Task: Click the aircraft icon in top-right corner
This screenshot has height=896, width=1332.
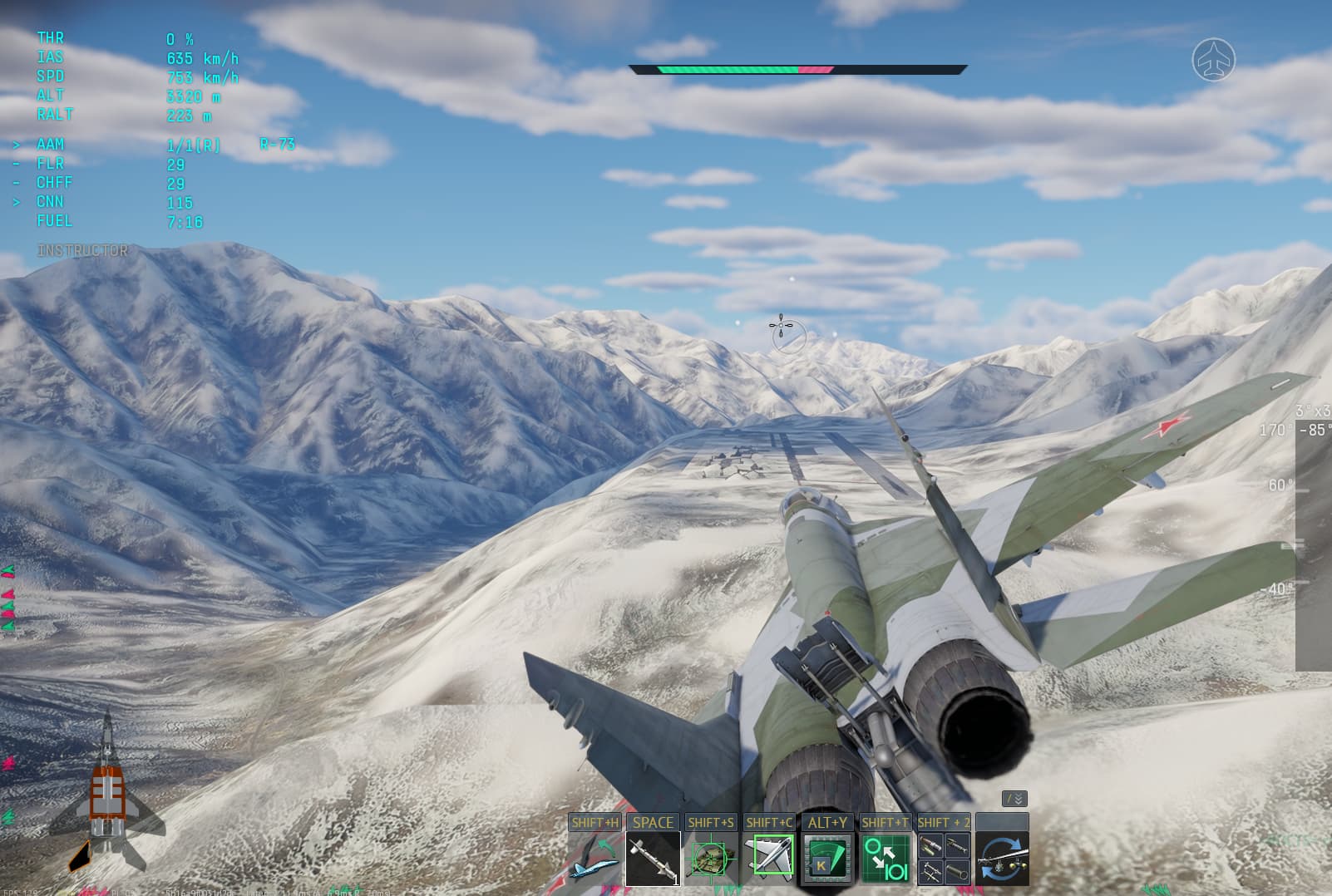Action: (1216, 61)
